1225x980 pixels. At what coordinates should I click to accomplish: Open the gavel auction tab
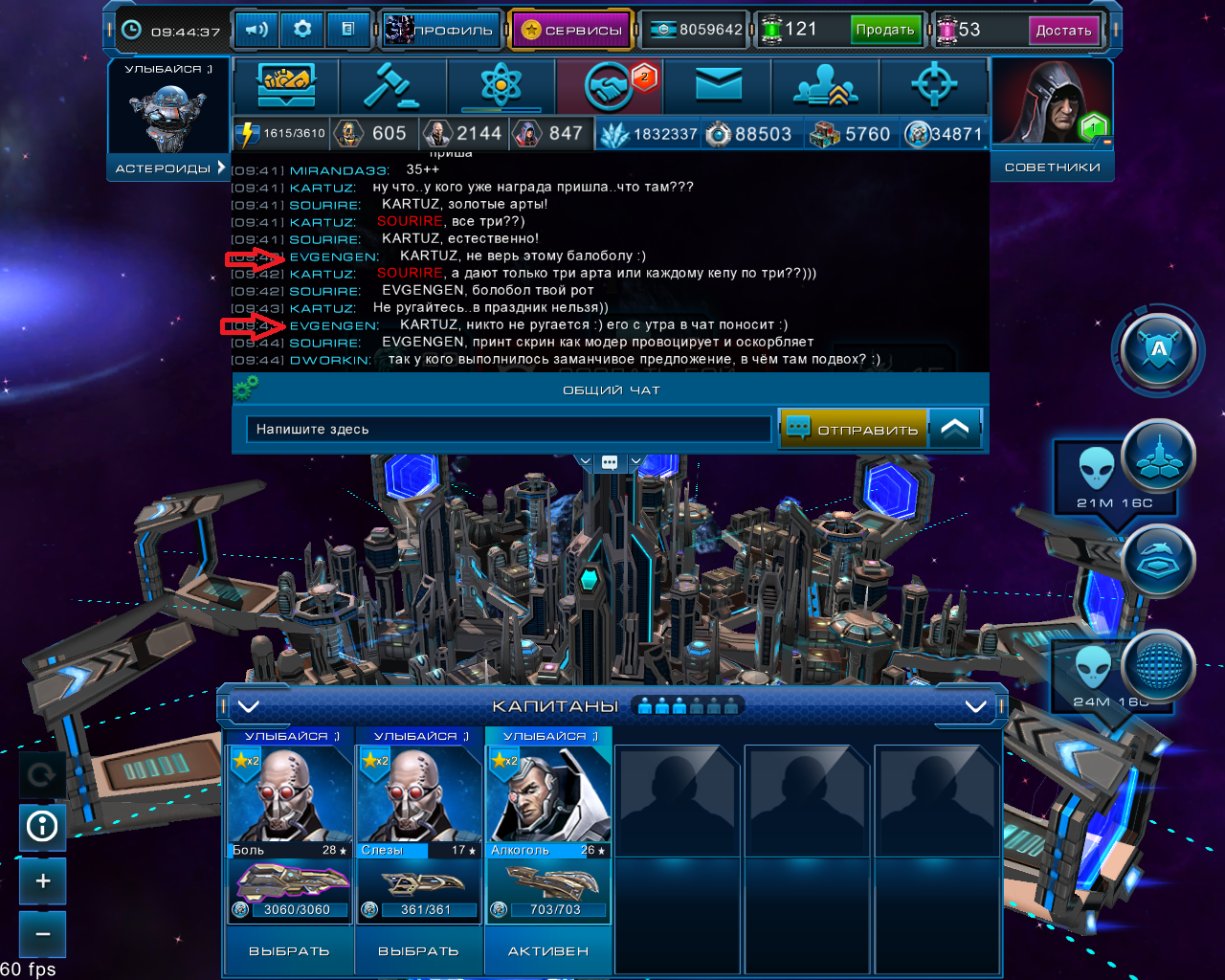tap(392, 87)
